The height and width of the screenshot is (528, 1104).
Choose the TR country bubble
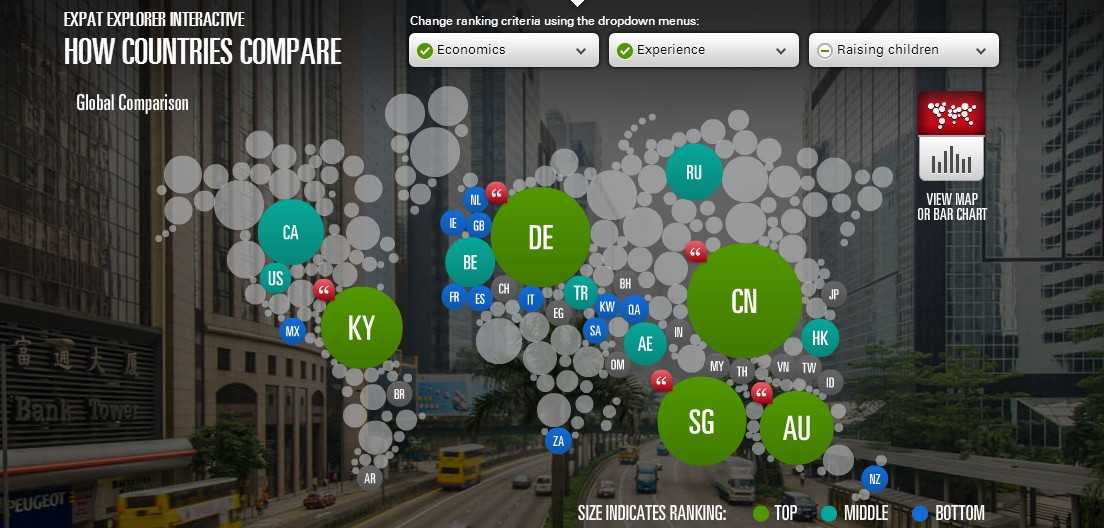(580, 293)
